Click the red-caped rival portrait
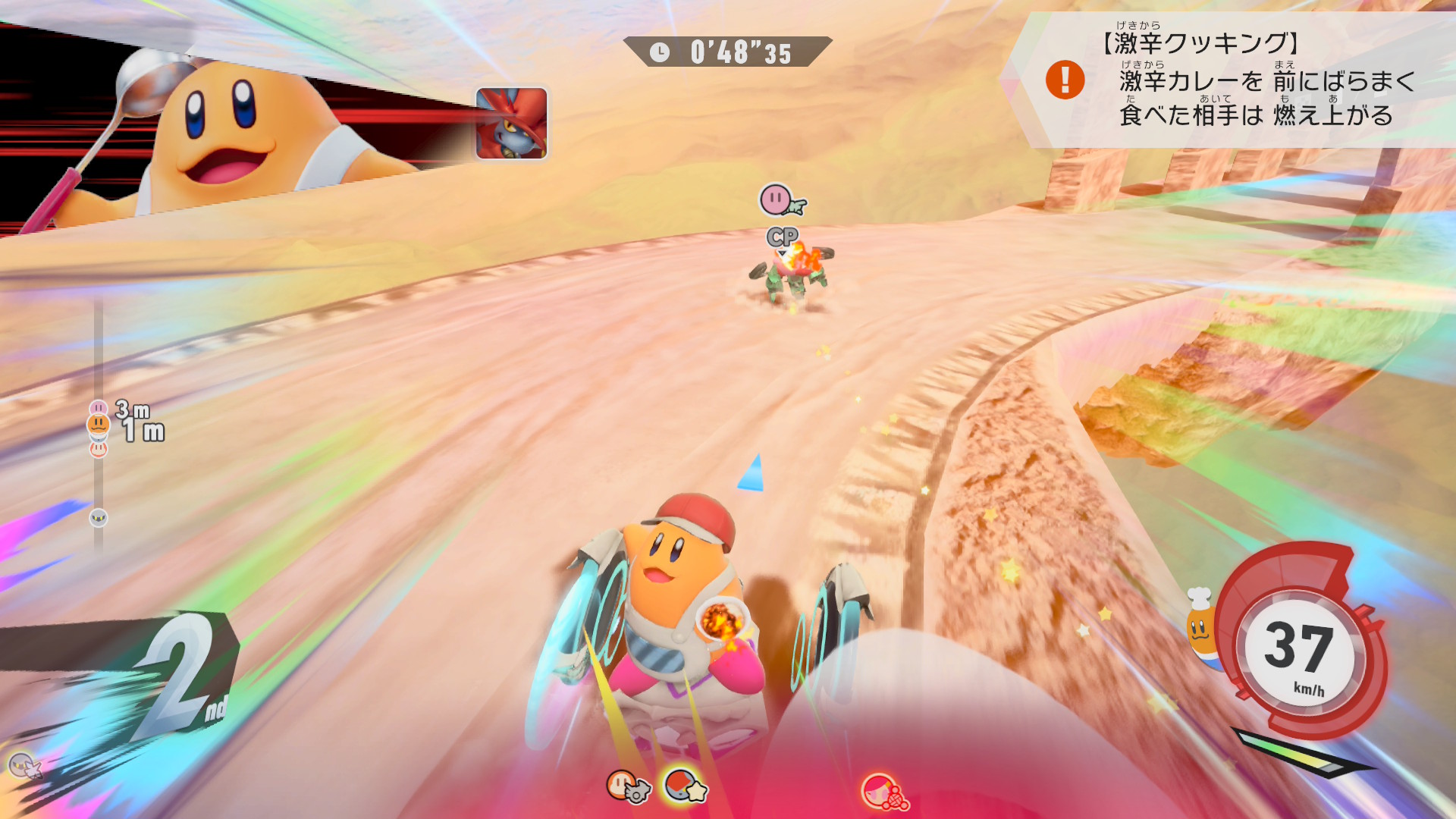 pyautogui.click(x=511, y=123)
